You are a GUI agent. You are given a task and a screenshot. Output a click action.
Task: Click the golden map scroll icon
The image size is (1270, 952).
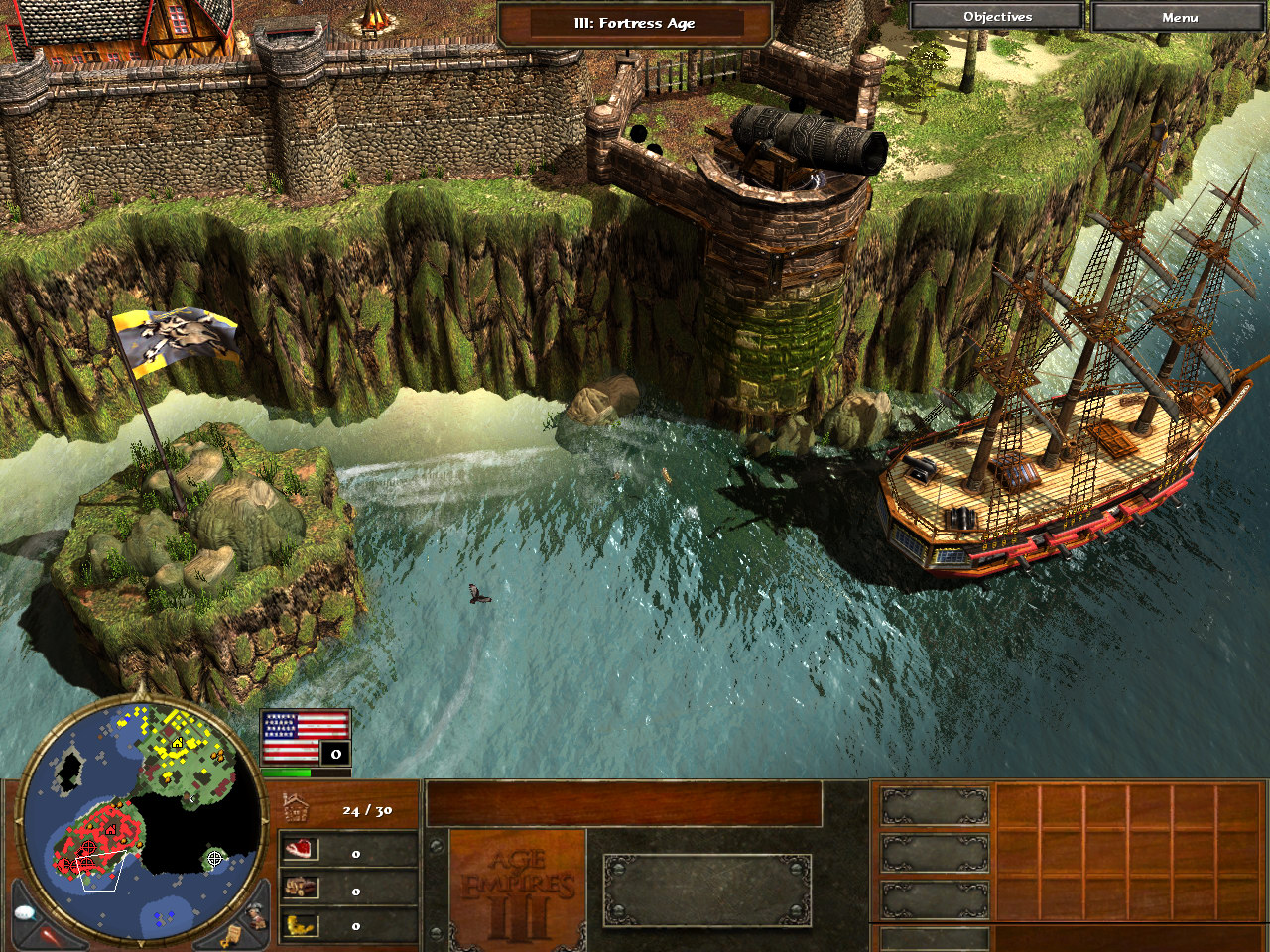[231, 935]
